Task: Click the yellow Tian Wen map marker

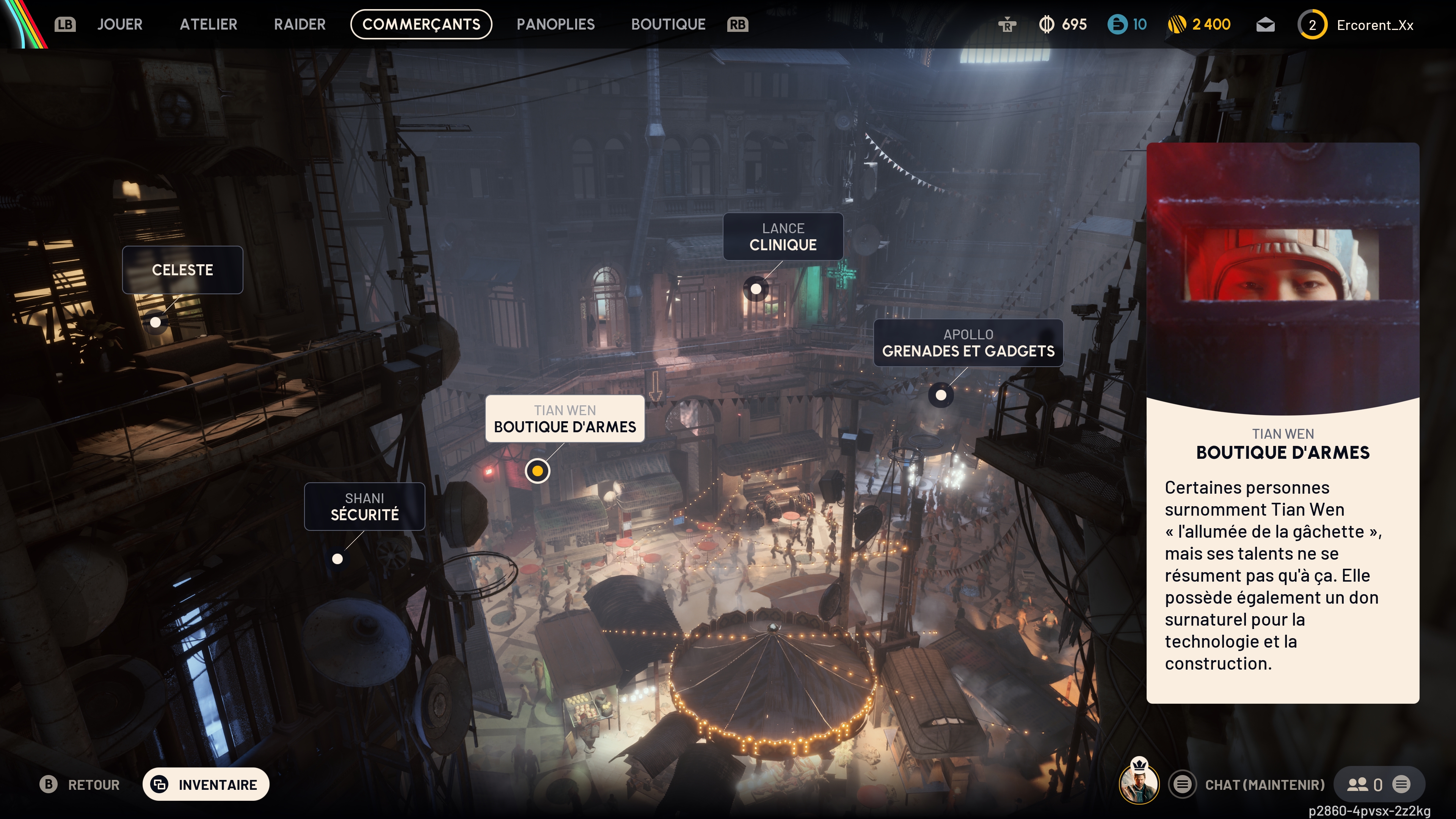Action: (x=537, y=470)
